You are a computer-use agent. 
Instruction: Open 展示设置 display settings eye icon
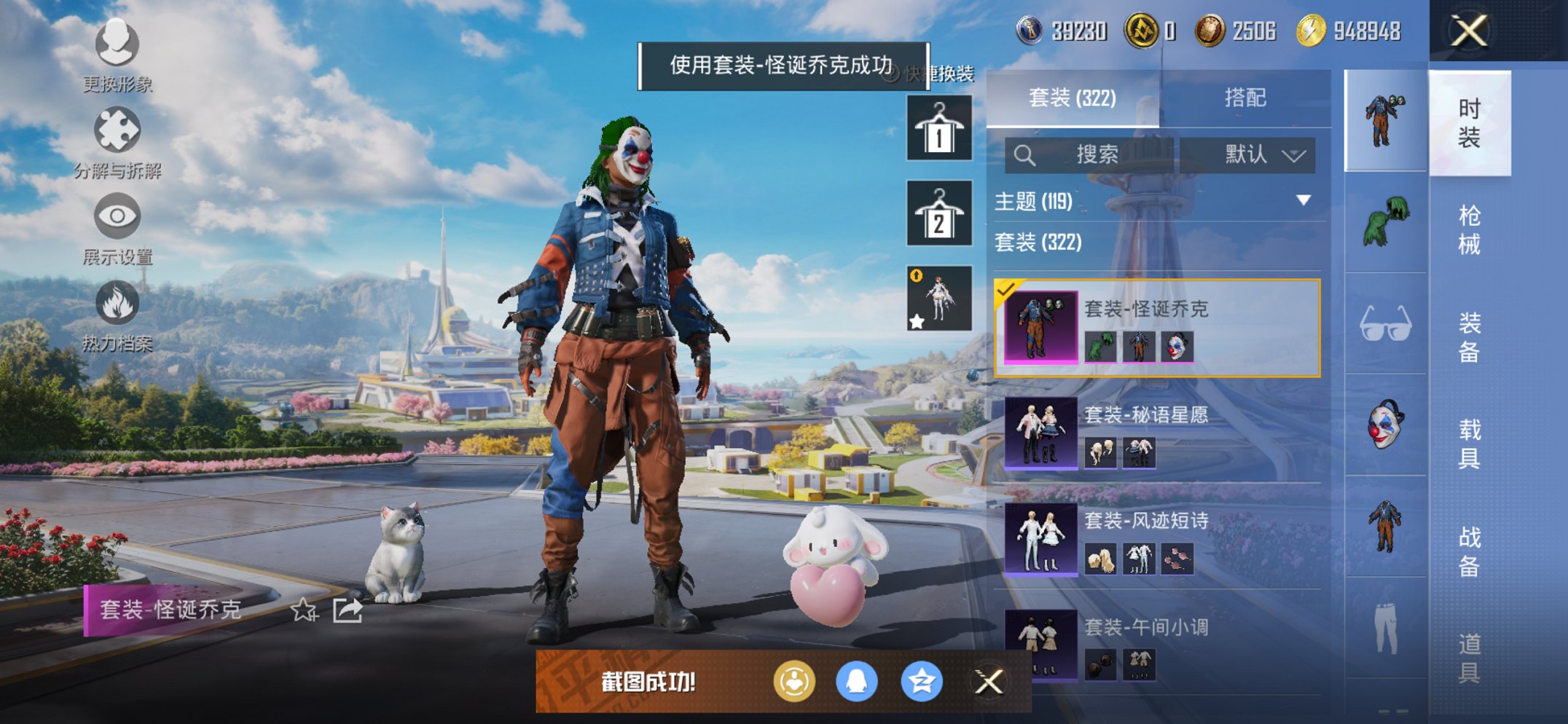pyautogui.click(x=117, y=216)
